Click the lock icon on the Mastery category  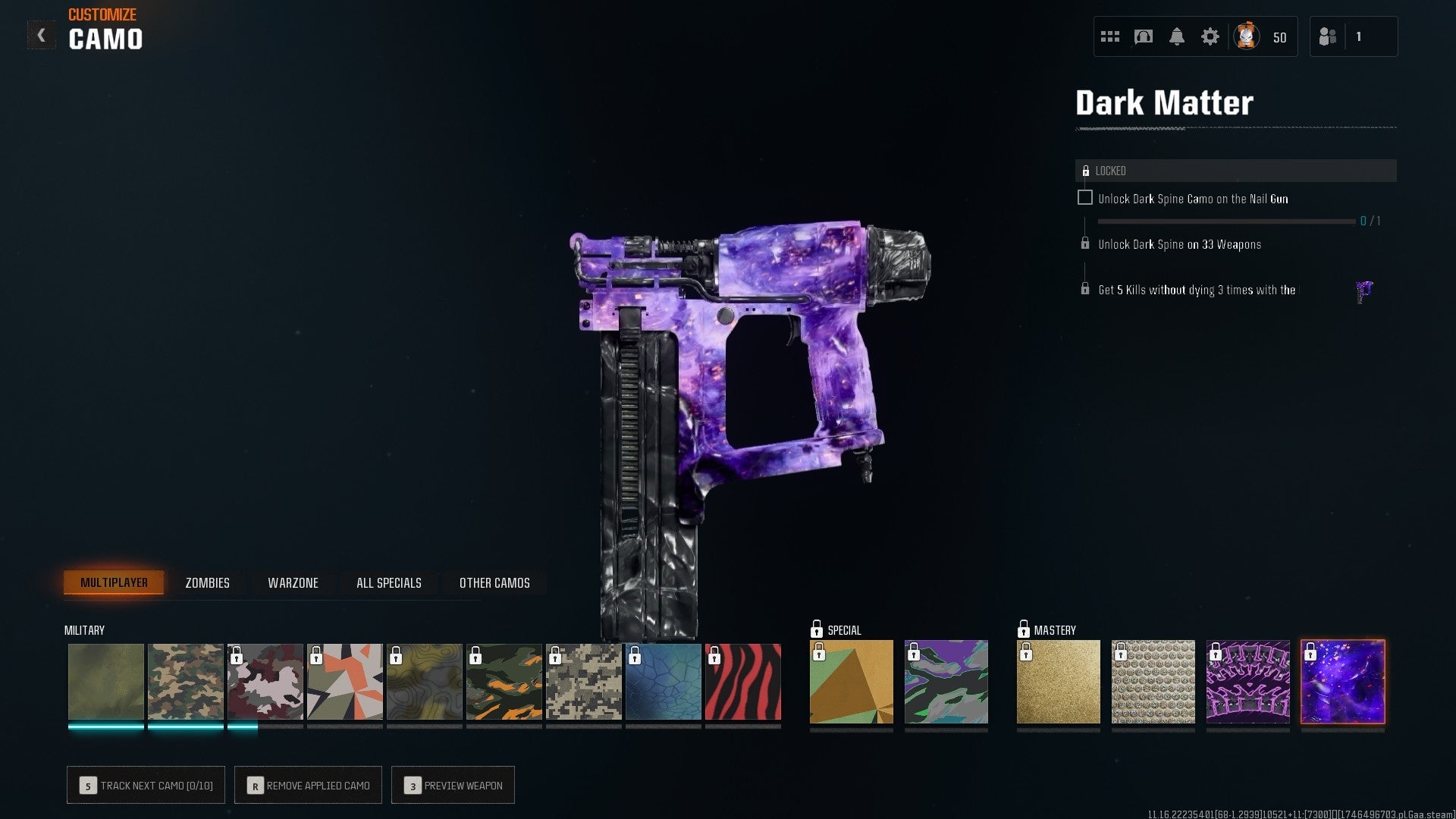point(1025,629)
